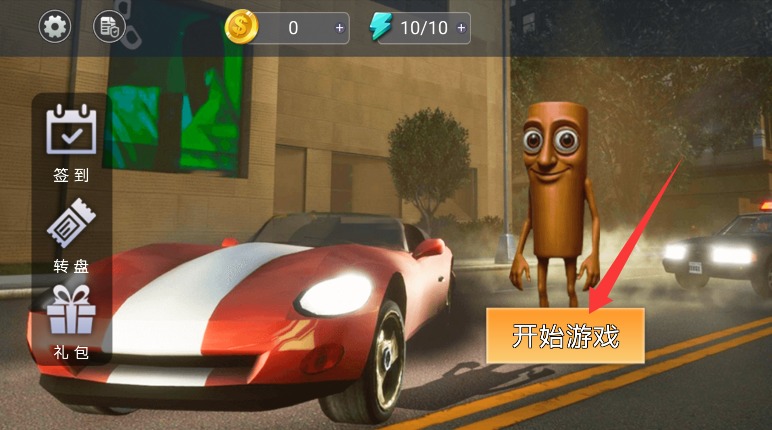This screenshot has height=430, width=772.
Task: Add more gold coins with plus
Action: pyautogui.click(x=340, y=28)
